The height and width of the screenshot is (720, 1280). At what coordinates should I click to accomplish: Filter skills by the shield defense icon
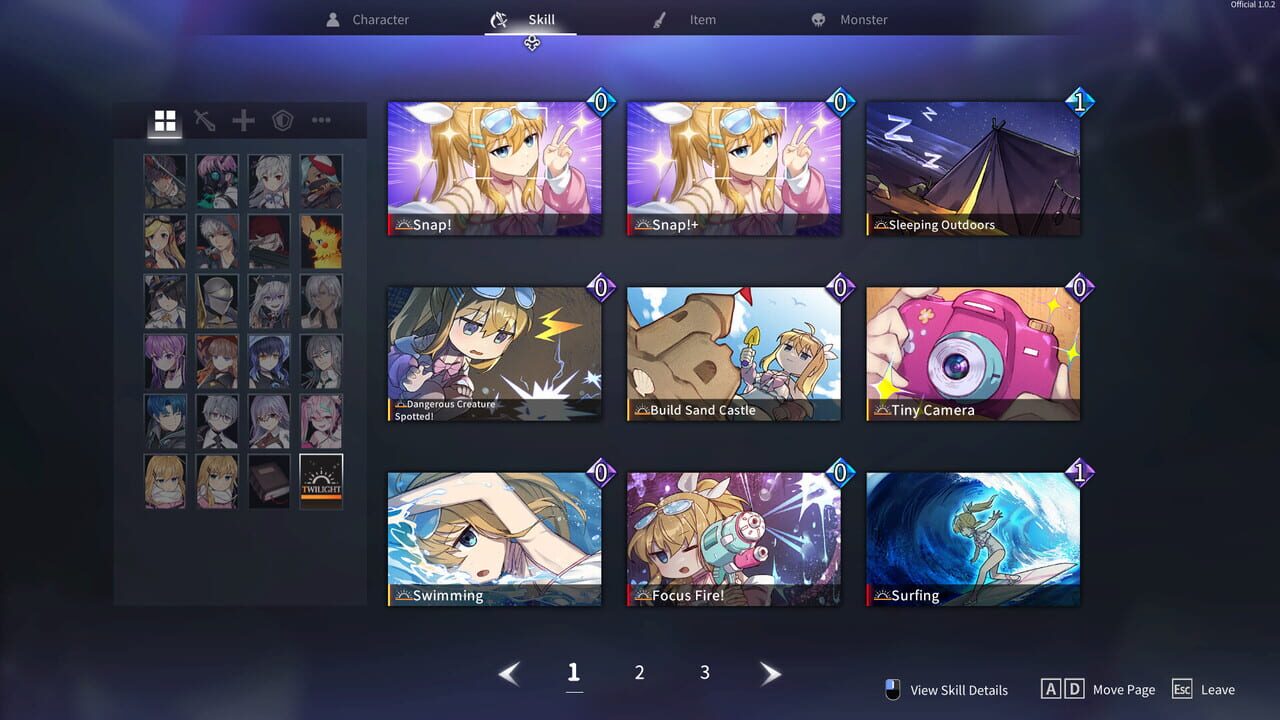(x=281, y=121)
